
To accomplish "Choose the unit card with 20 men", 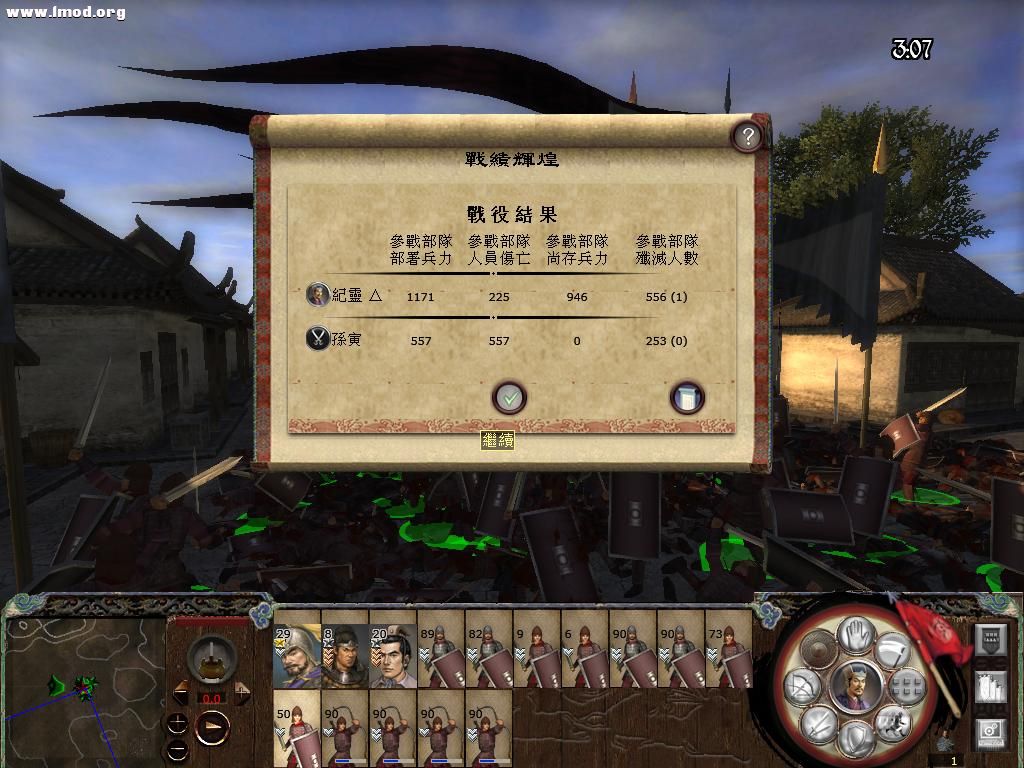I will point(393,656).
